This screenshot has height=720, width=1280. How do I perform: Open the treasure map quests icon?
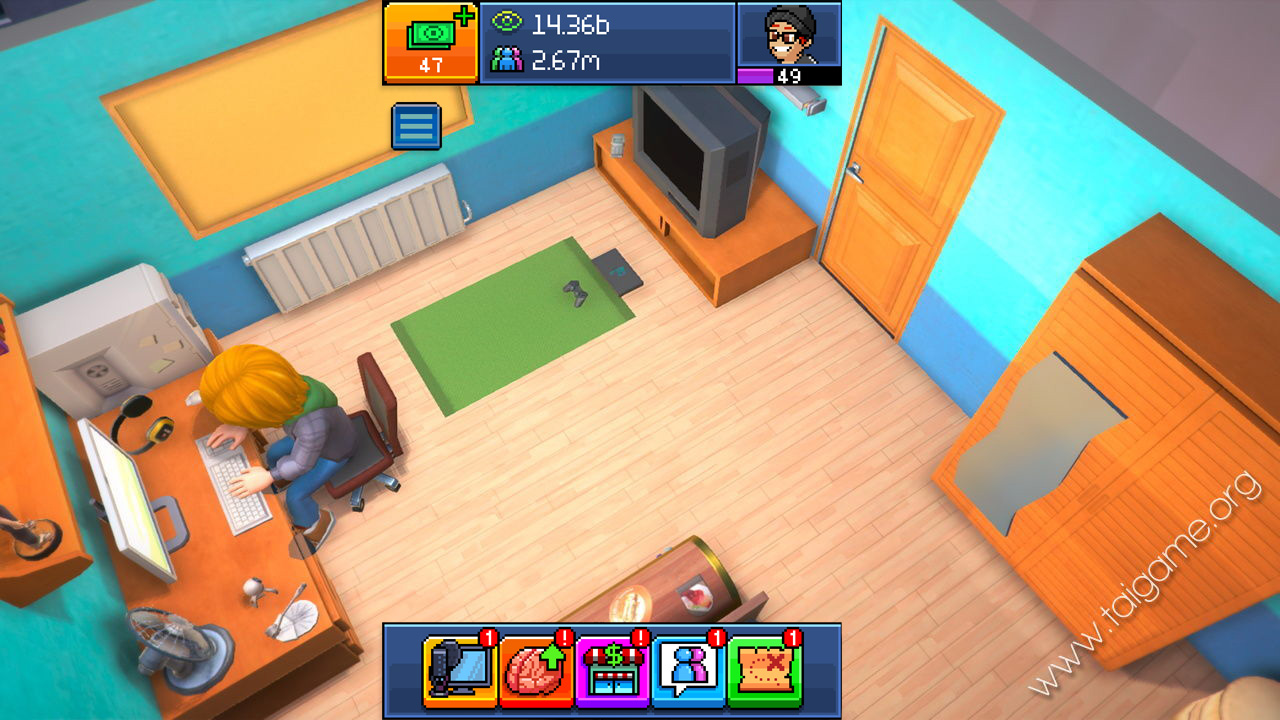coord(764,670)
